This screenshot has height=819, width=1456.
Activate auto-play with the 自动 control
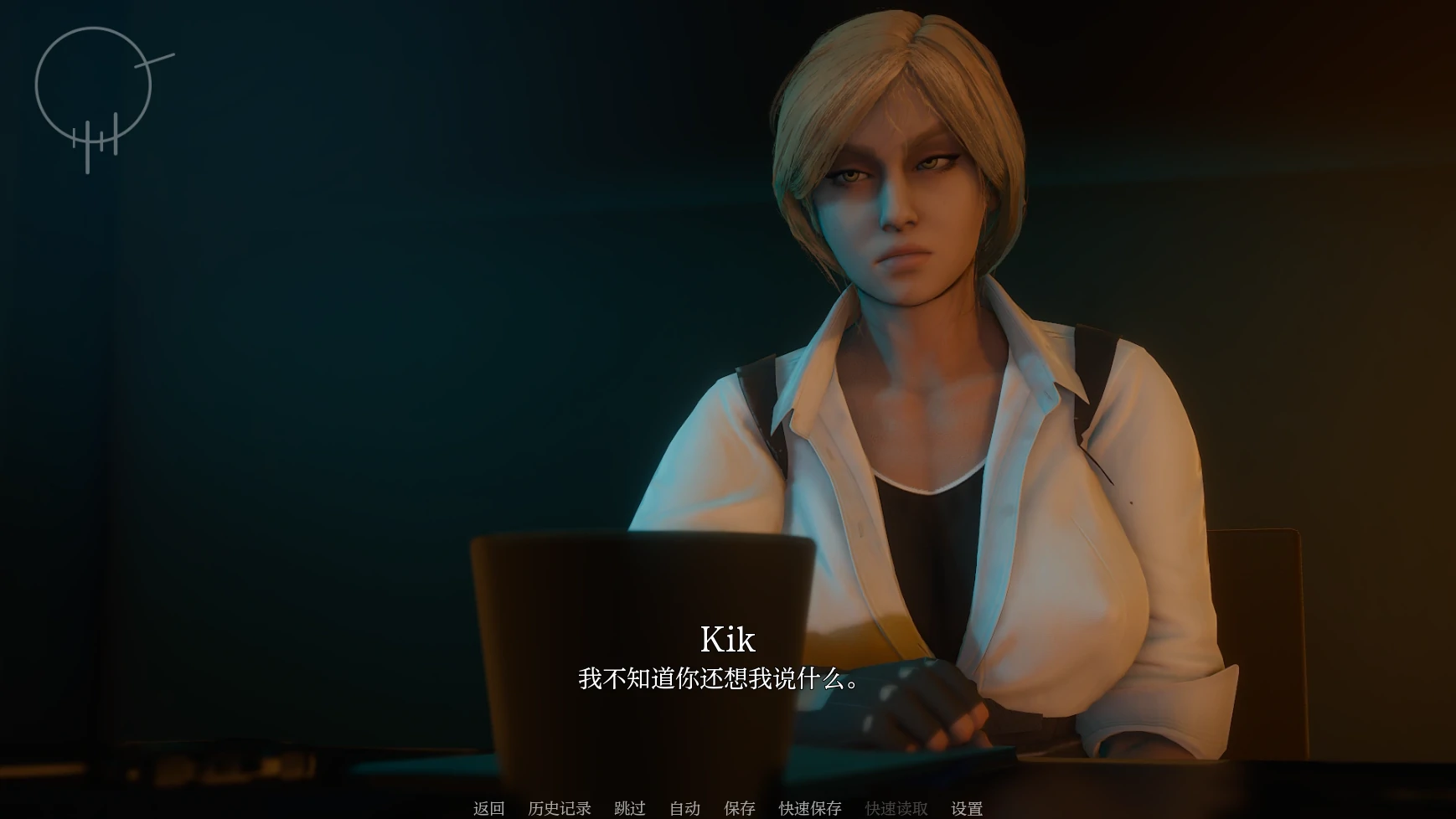684,808
